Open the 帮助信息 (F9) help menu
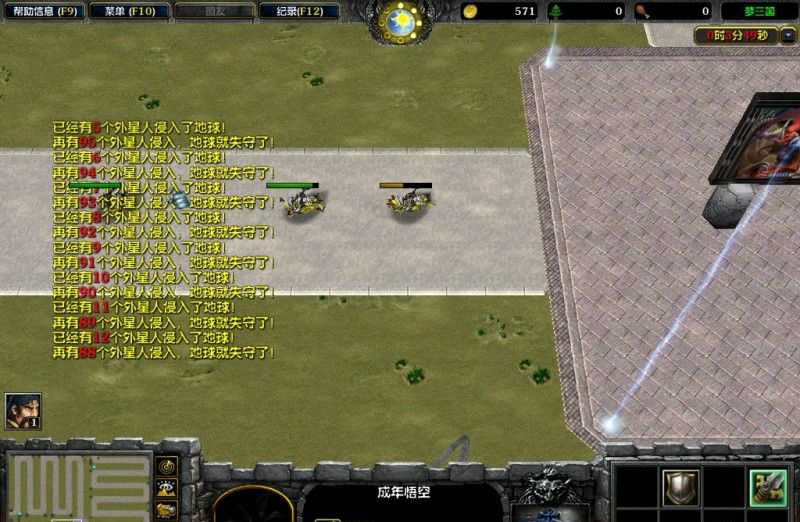 point(43,12)
